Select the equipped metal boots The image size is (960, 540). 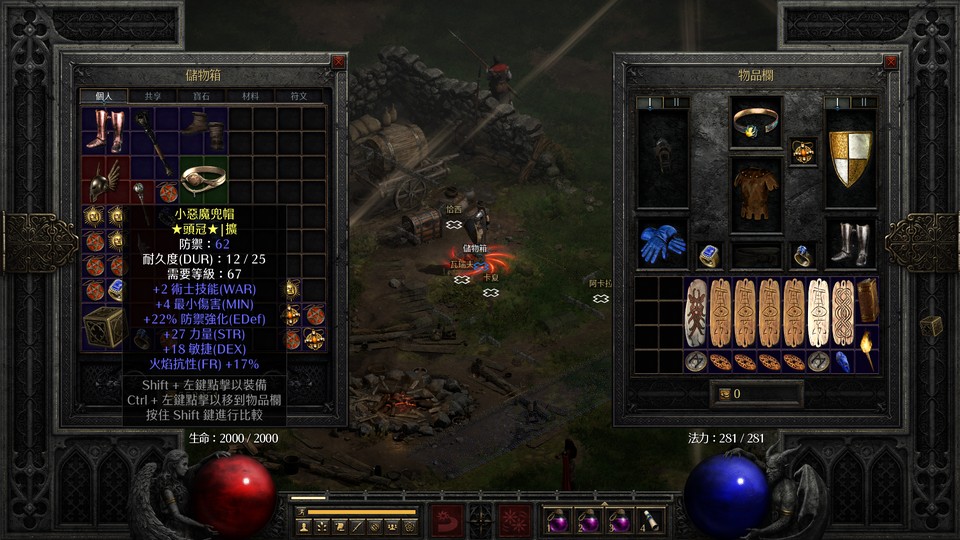coord(849,242)
